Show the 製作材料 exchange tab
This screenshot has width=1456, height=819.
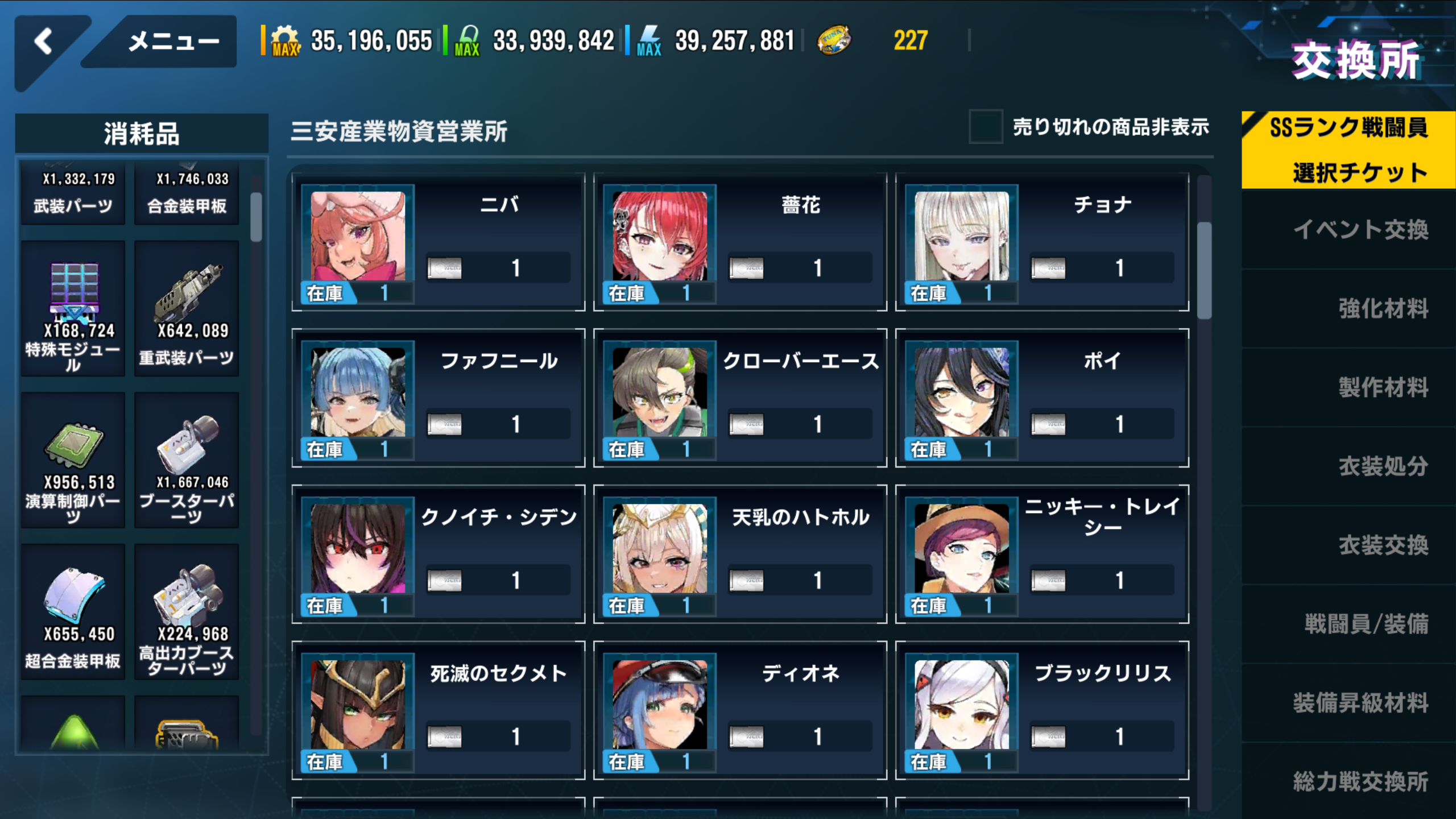pyautogui.click(x=1382, y=388)
